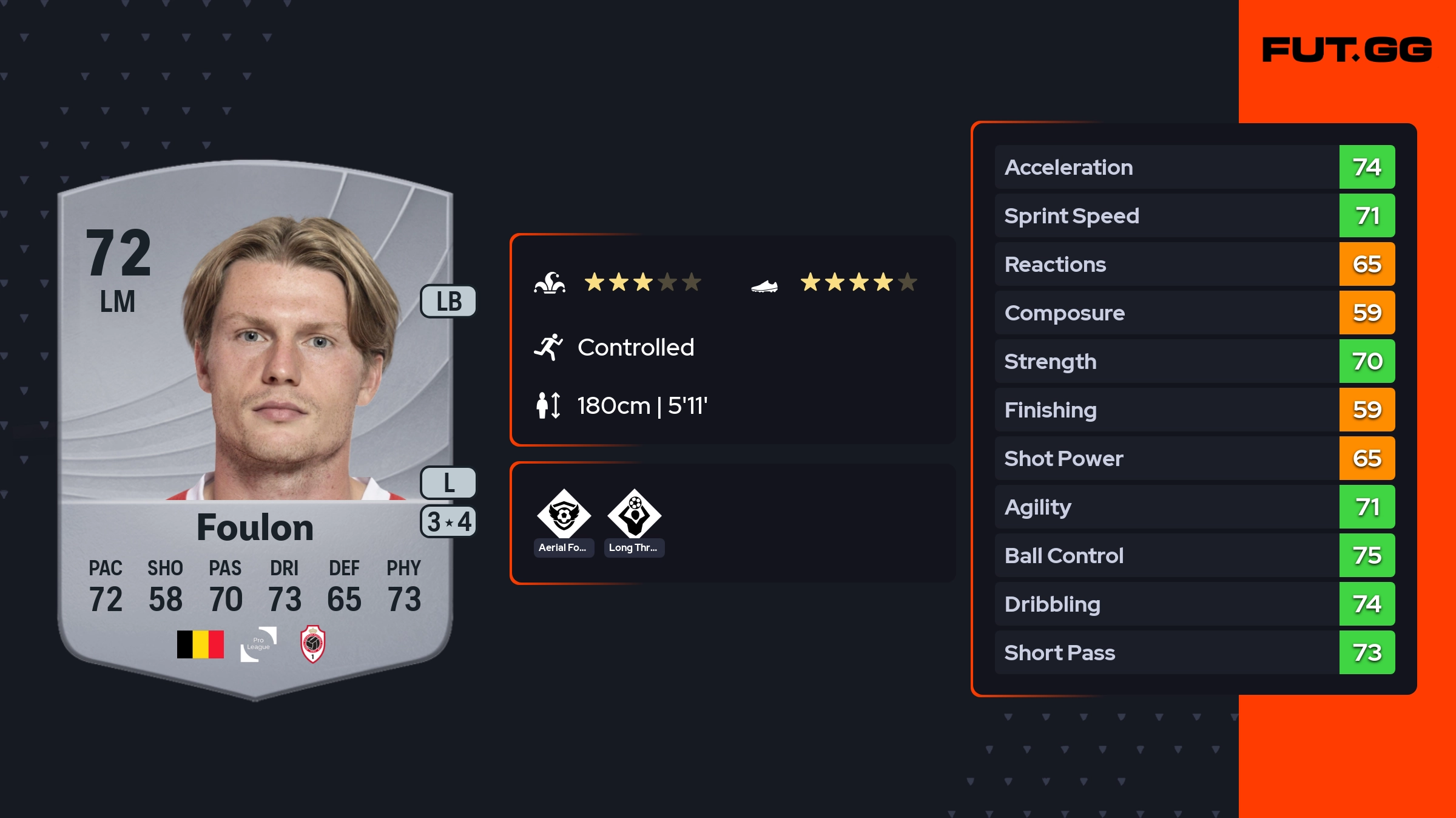Select the Pro League logo on the card
Image resolution: width=1456 pixels, height=818 pixels.
(x=258, y=644)
